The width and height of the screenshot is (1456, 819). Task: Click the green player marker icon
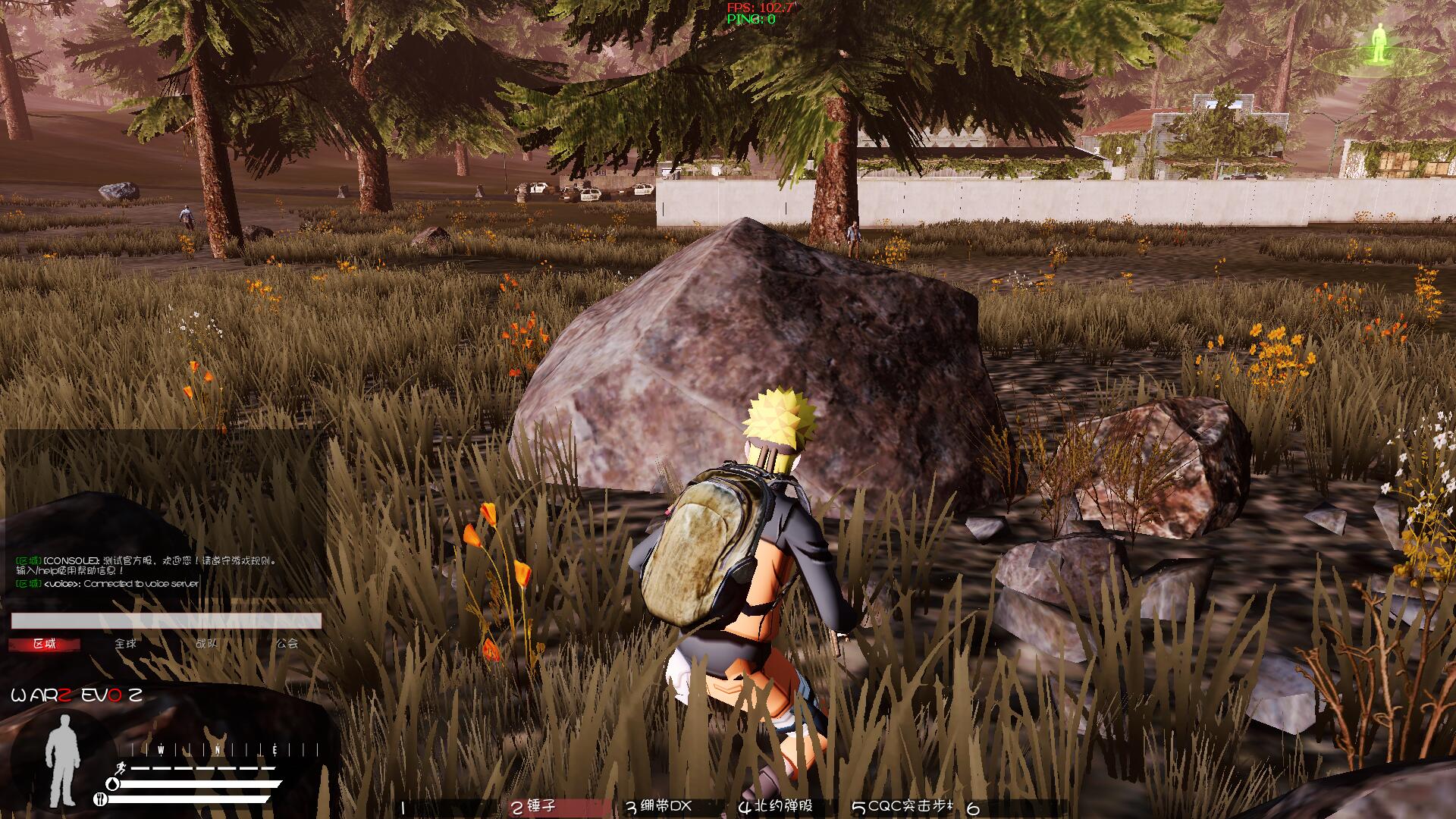1379,44
